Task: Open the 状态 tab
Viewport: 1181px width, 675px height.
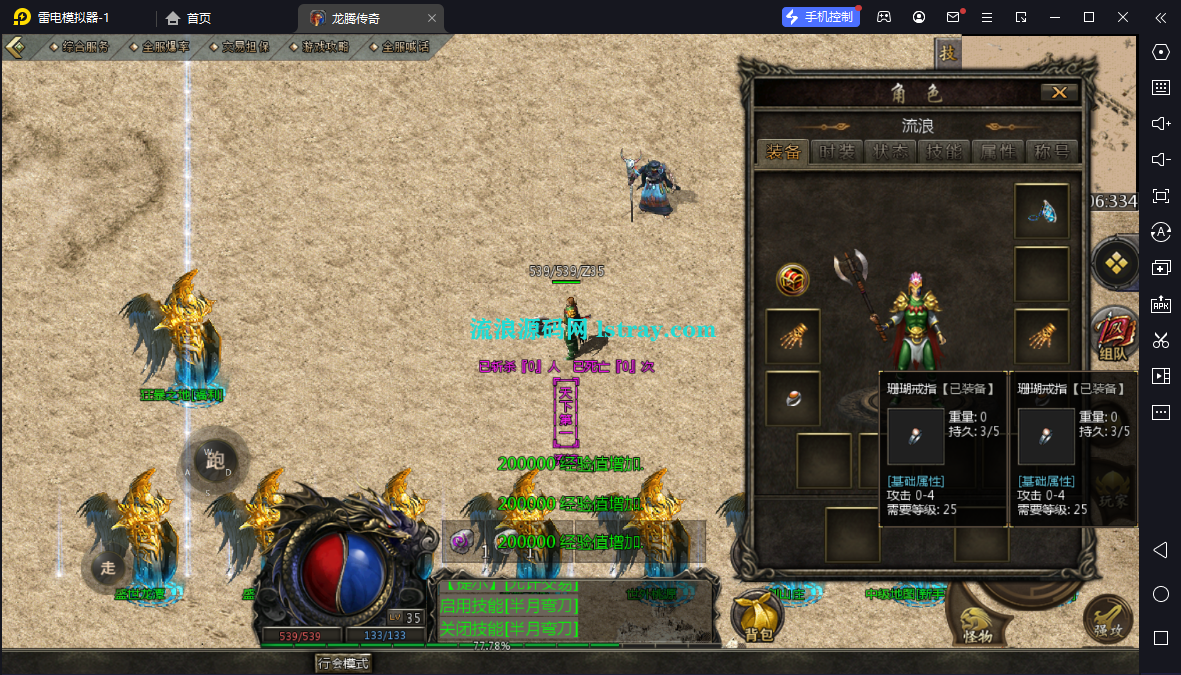Action: click(x=891, y=152)
